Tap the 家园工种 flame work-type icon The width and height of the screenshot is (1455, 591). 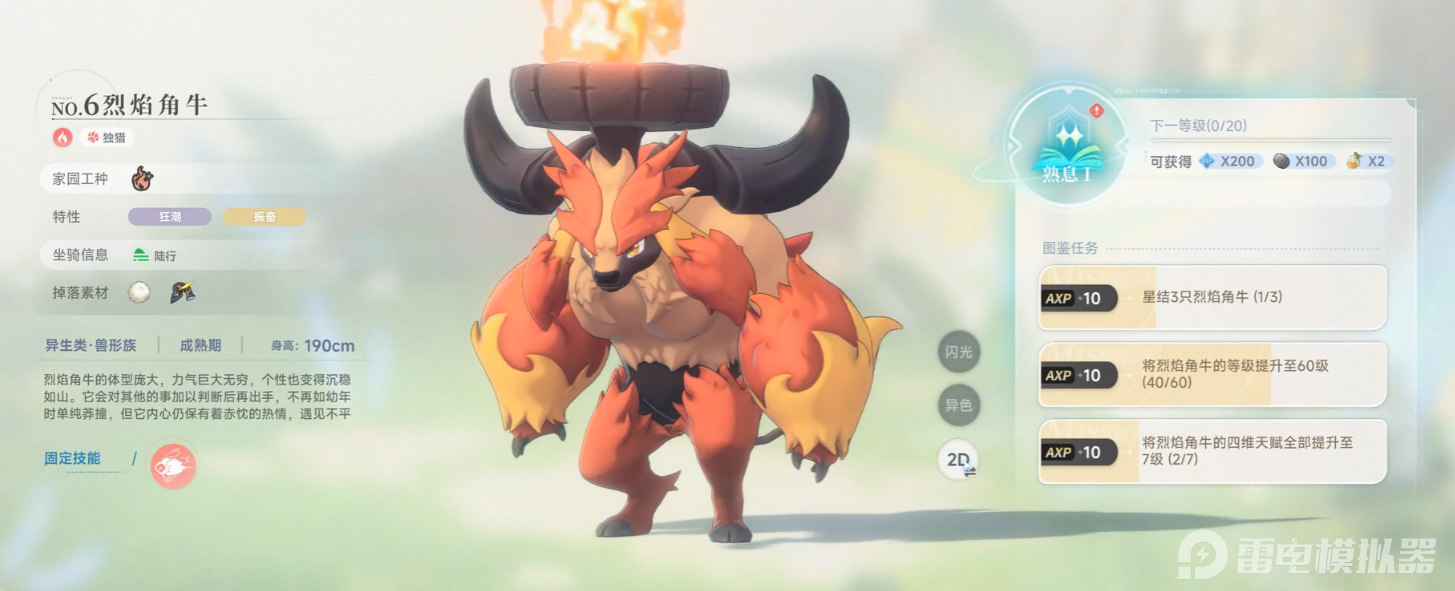[143, 180]
